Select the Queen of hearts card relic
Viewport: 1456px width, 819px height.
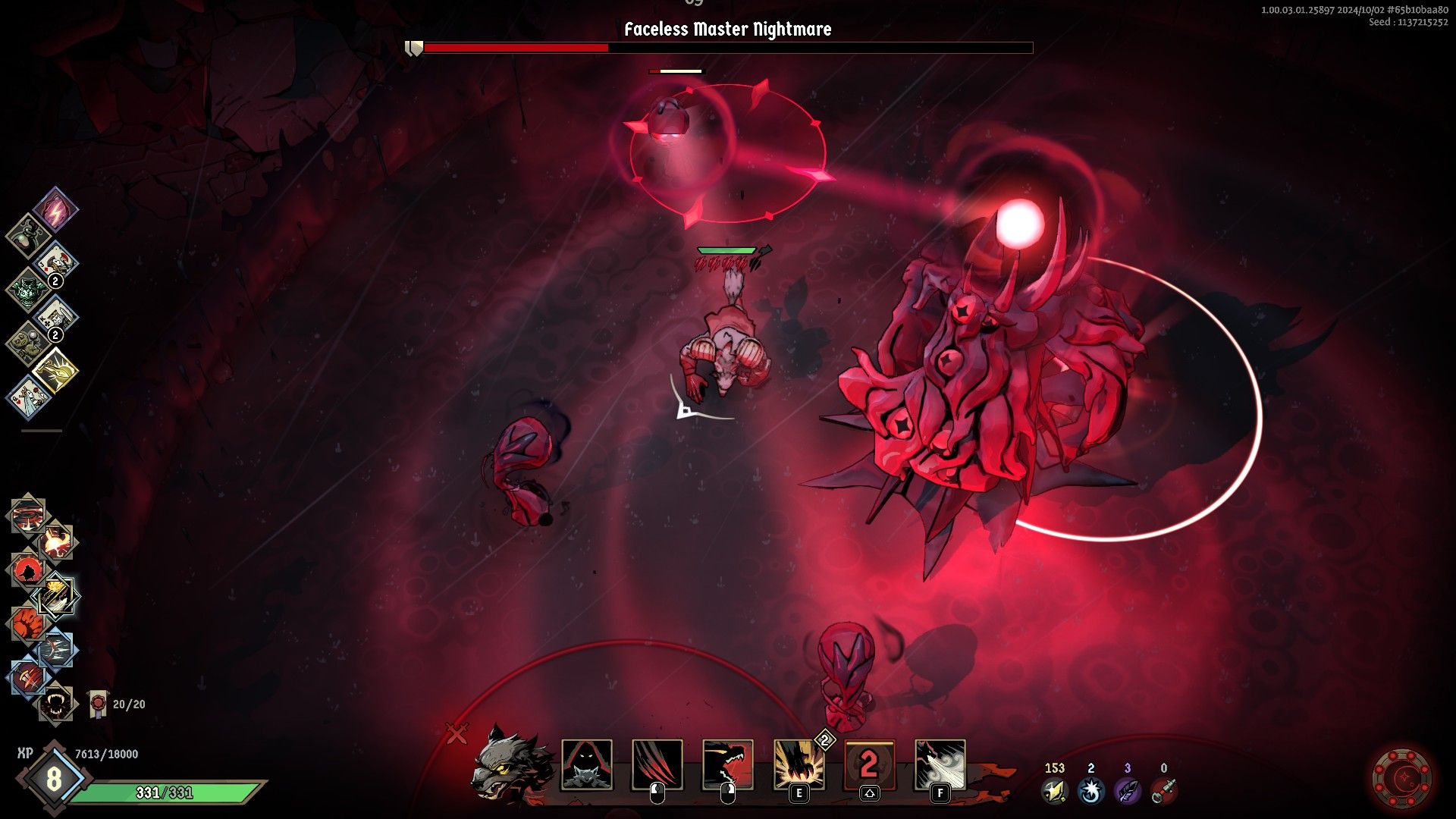click(x=29, y=397)
